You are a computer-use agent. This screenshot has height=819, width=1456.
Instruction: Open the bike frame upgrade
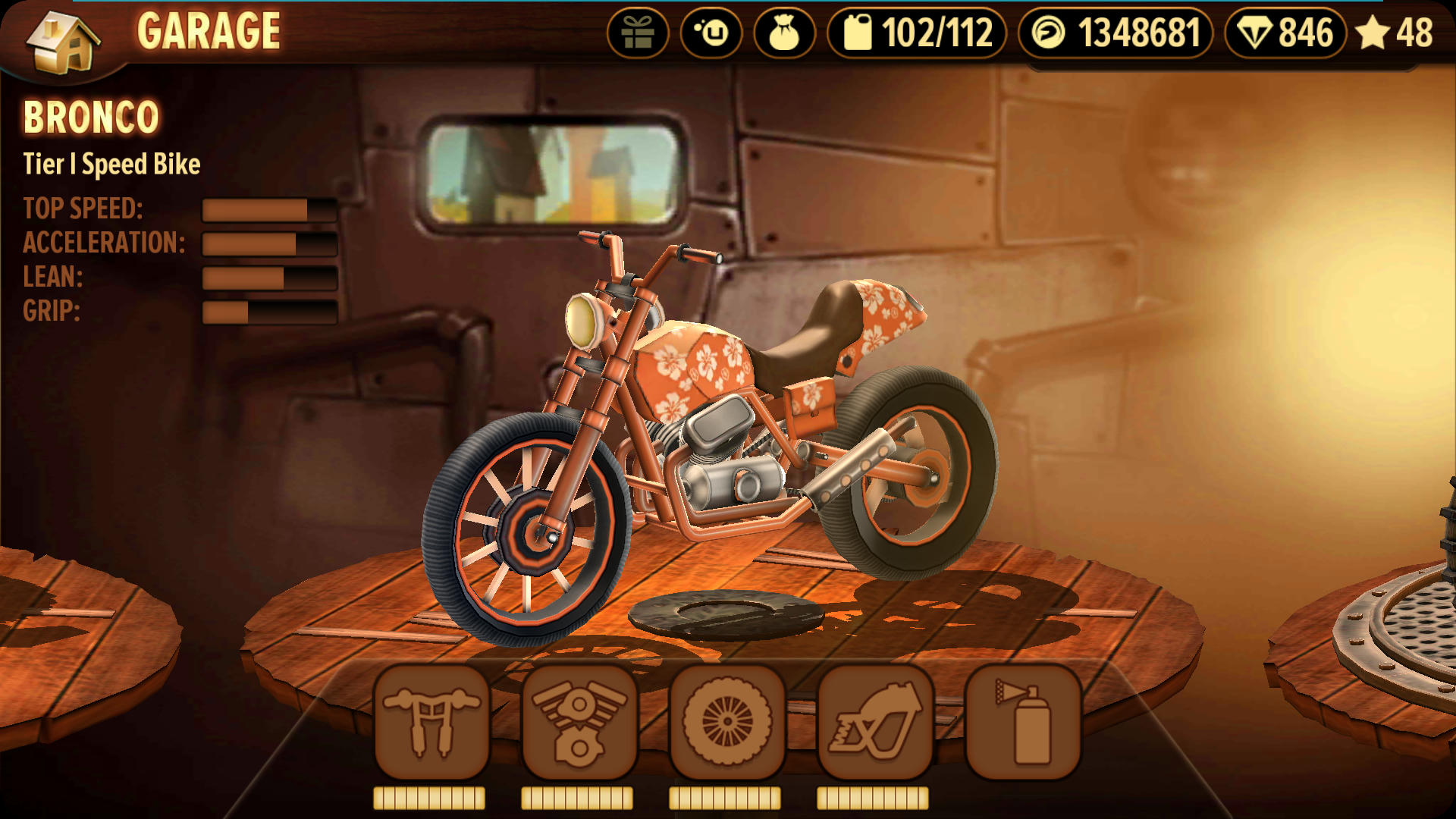874,723
